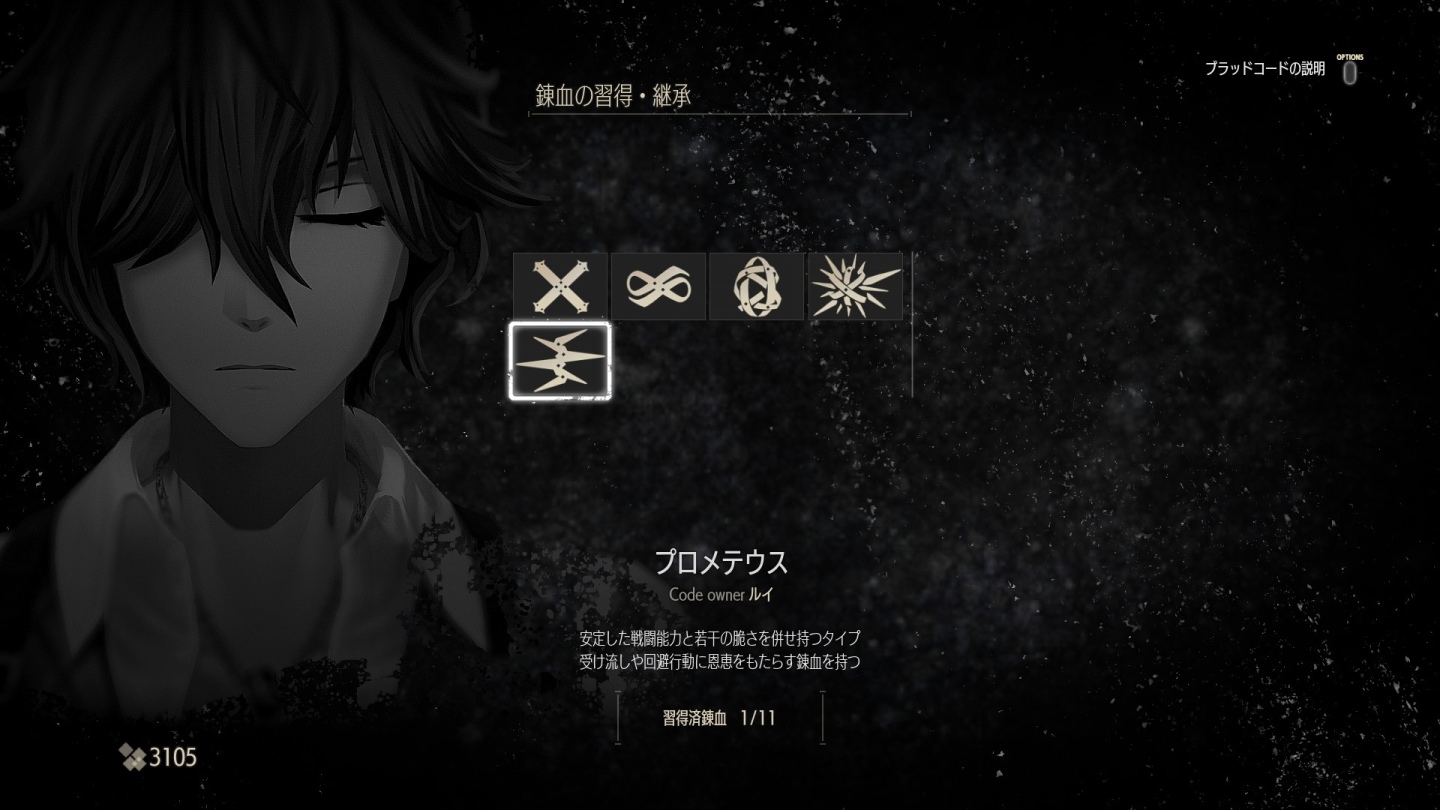Image resolution: width=1440 pixels, height=810 pixels.
Task: Select the X-shaped cross blood code icon
Action: coord(560,285)
